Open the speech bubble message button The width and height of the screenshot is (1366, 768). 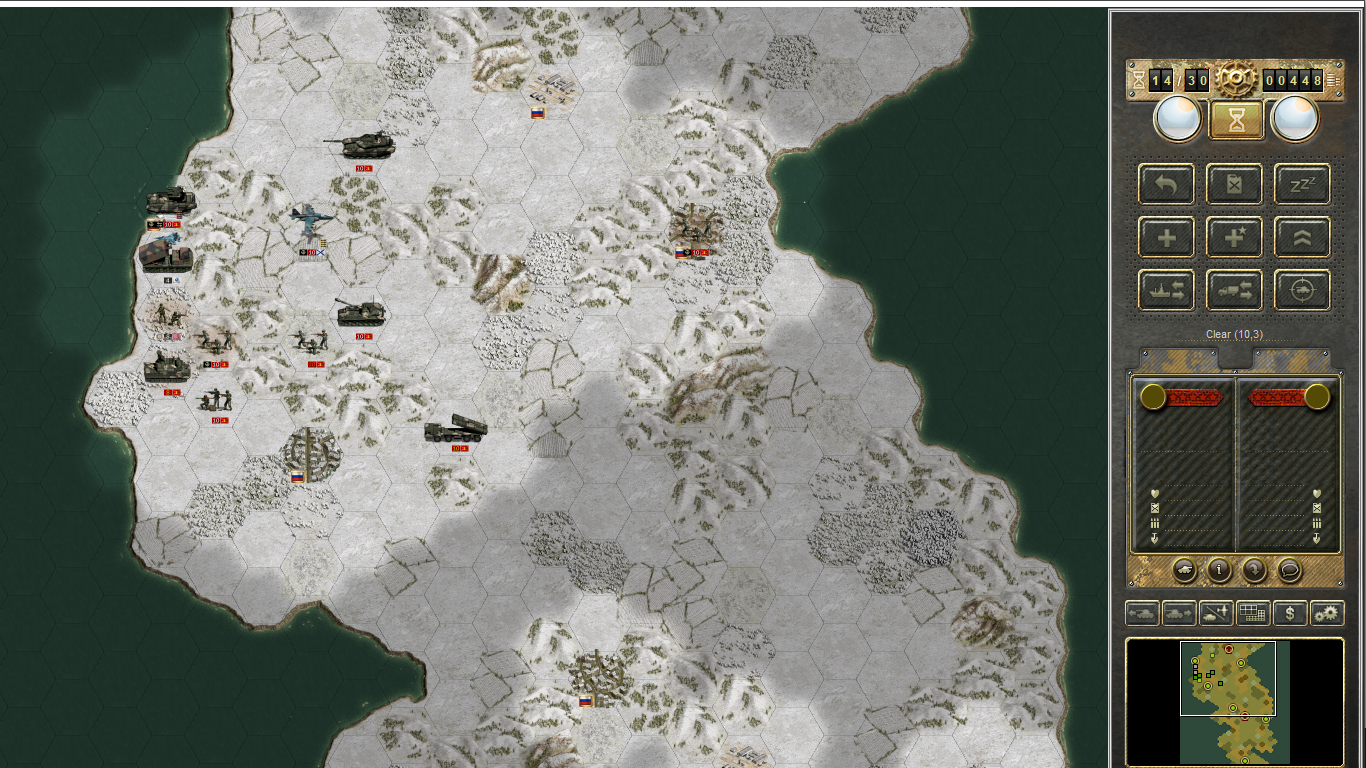(x=1290, y=570)
